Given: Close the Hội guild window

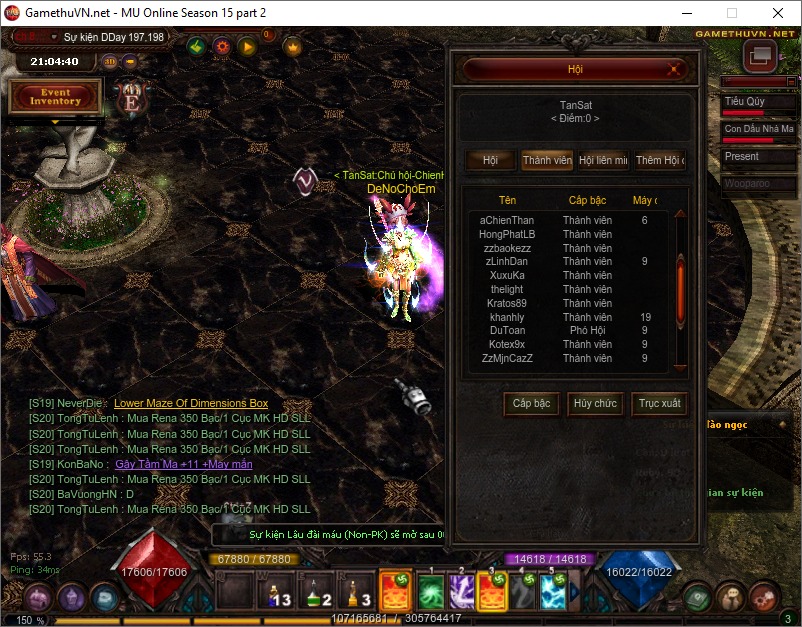Looking at the screenshot, I should pyautogui.click(x=676, y=70).
